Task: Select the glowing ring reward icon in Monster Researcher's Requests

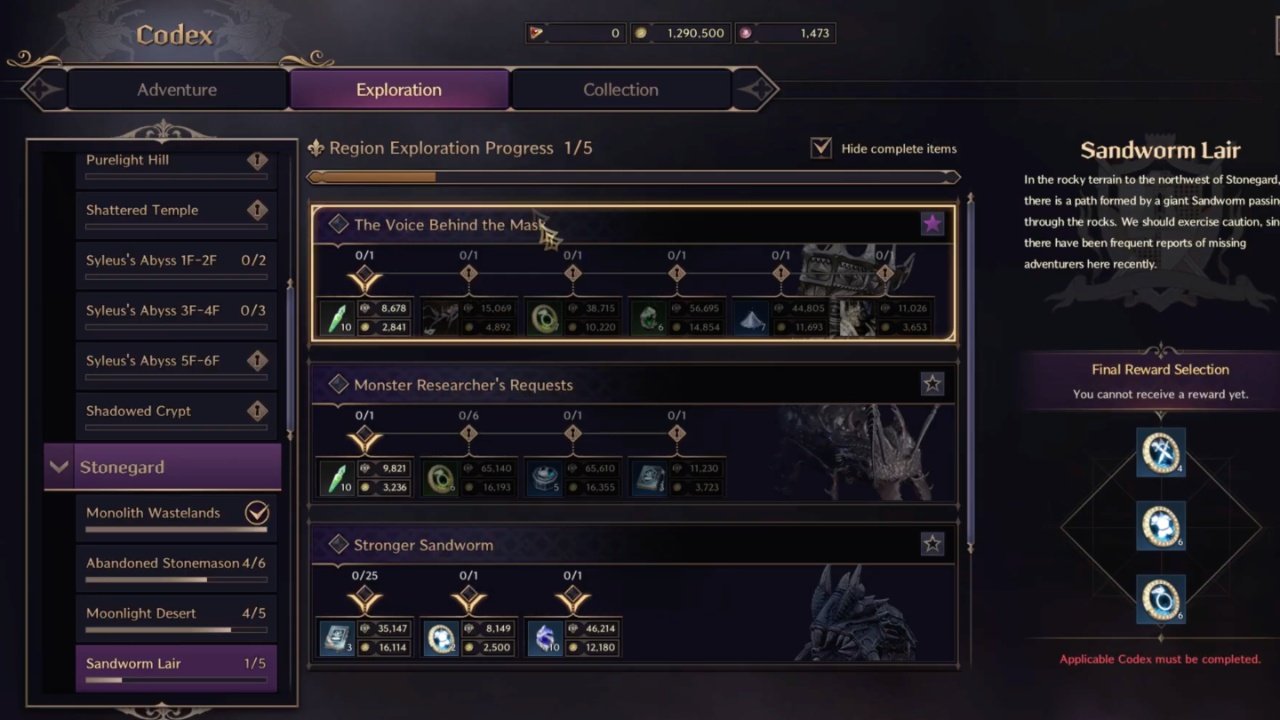Action: coord(440,477)
